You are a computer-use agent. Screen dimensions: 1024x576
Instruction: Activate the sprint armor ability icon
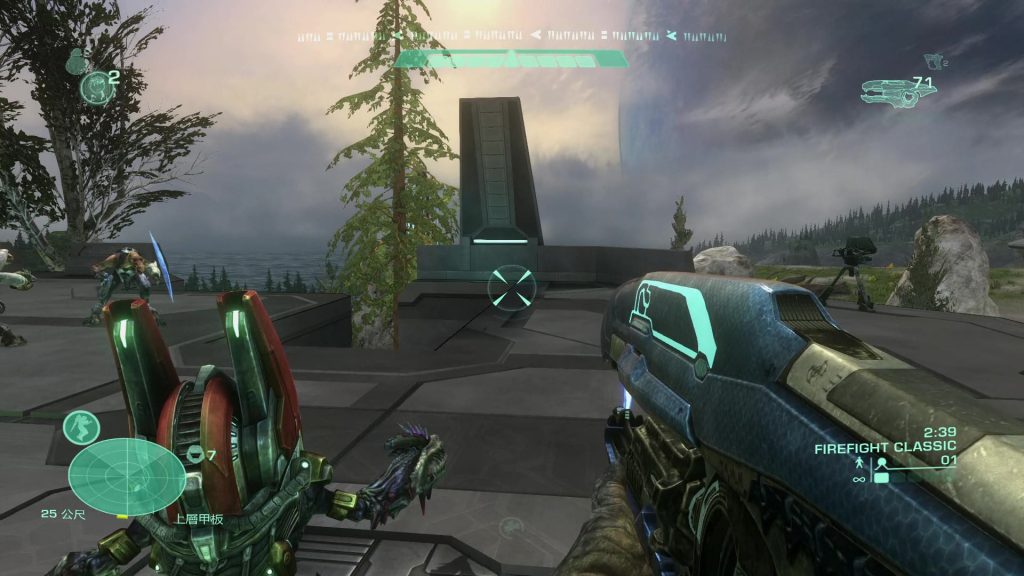click(81, 427)
